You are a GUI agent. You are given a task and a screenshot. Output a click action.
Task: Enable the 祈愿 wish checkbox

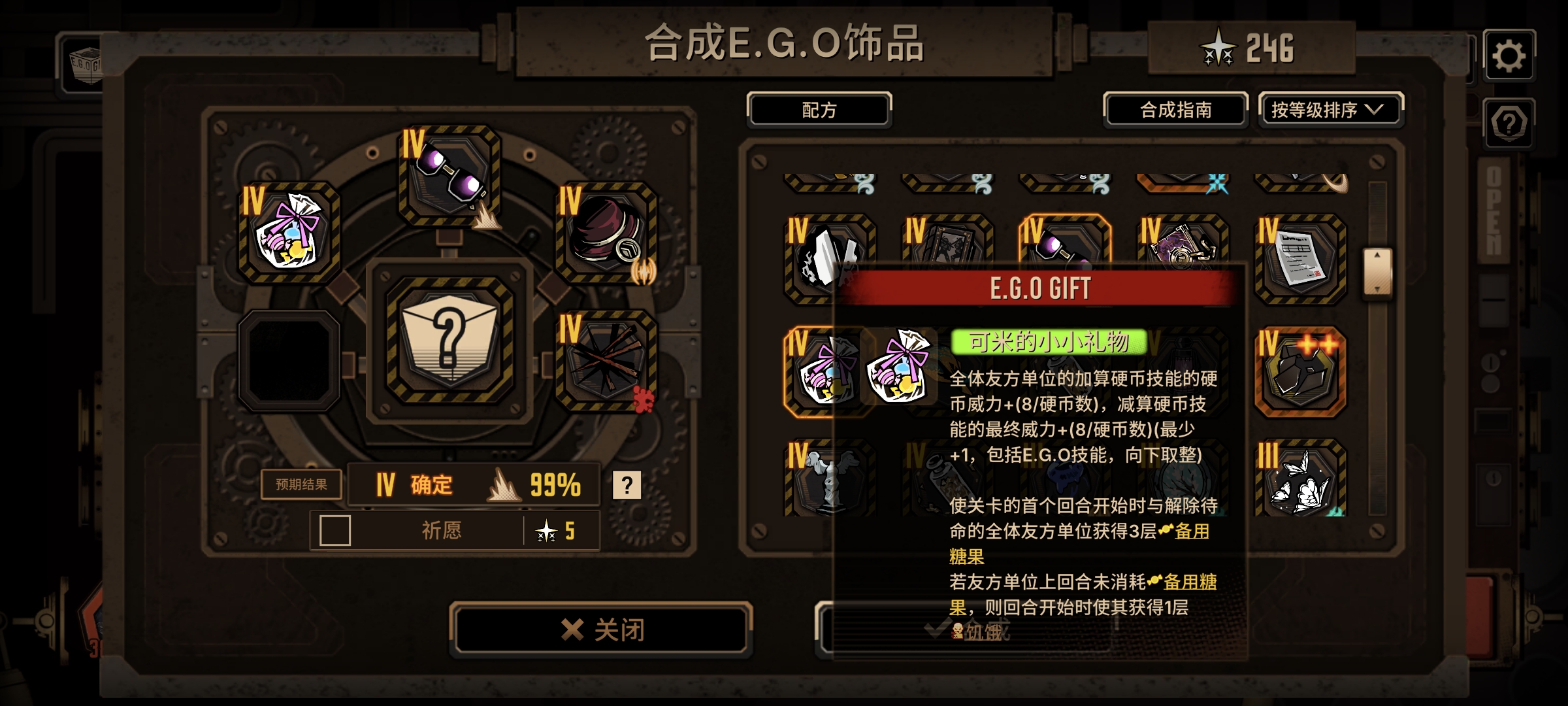click(x=333, y=529)
